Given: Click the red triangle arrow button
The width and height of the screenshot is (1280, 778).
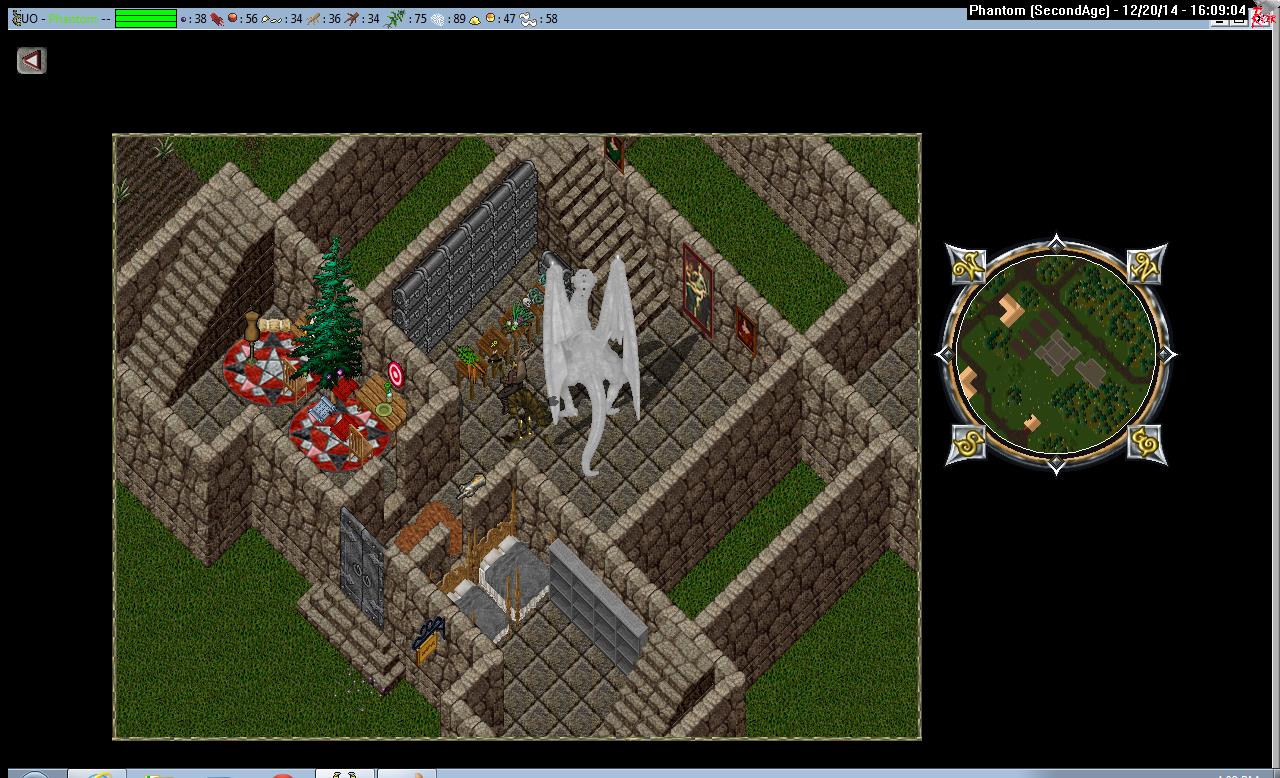Looking at the screenshot, I should pyautogui.click(x=32, y=61).
